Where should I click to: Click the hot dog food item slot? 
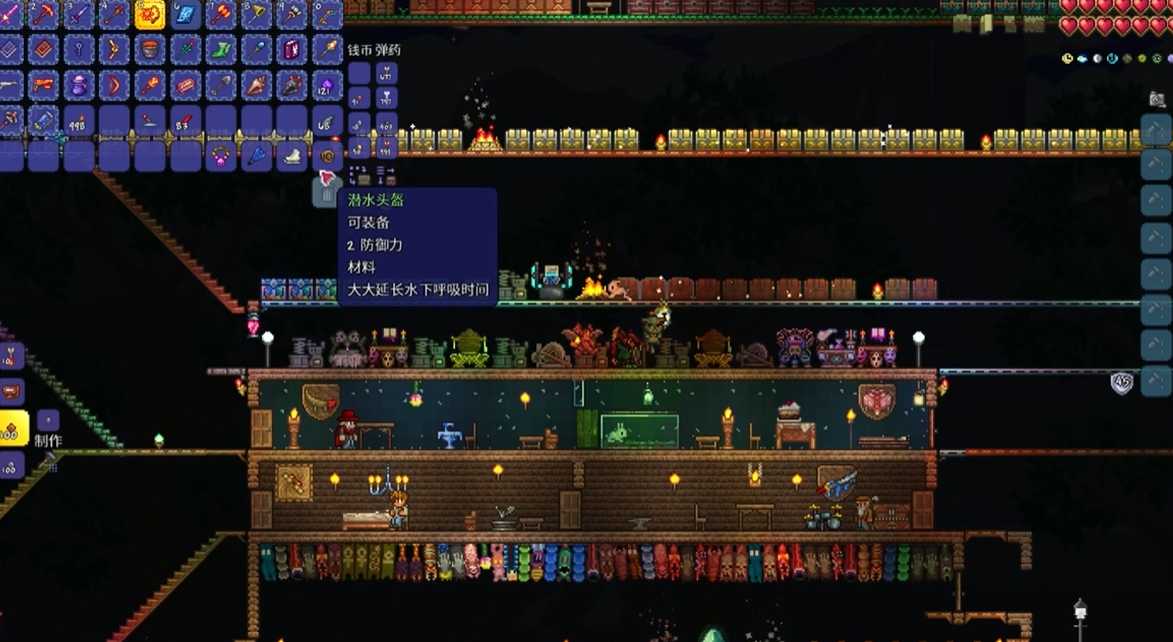coord(185,85)
